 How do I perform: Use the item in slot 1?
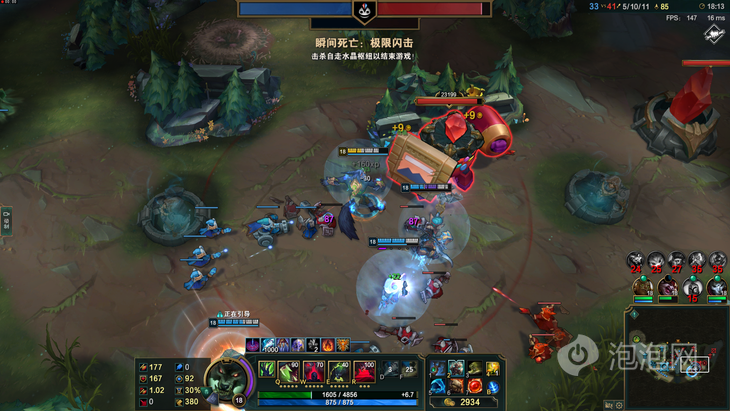(x=438, y=368)
